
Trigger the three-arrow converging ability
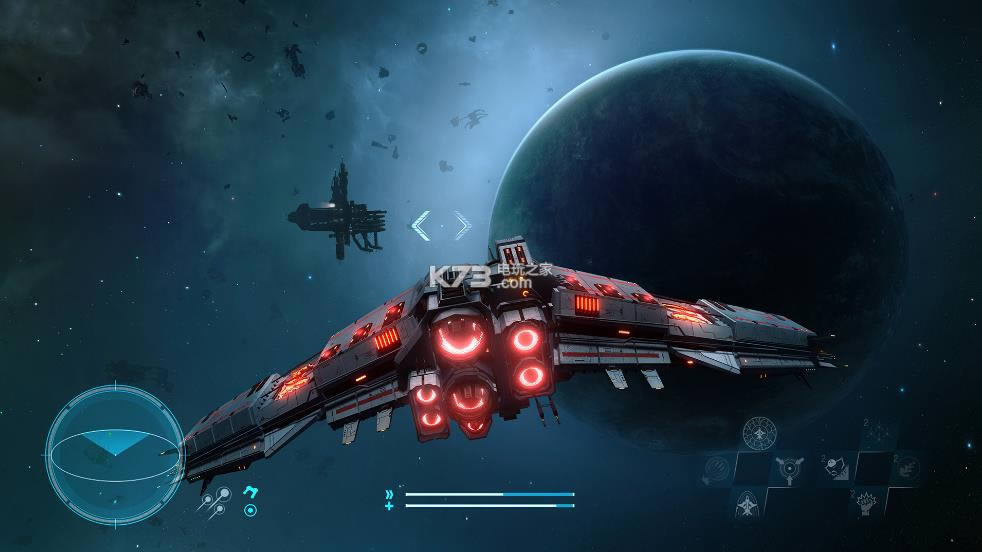click(788, 468)
